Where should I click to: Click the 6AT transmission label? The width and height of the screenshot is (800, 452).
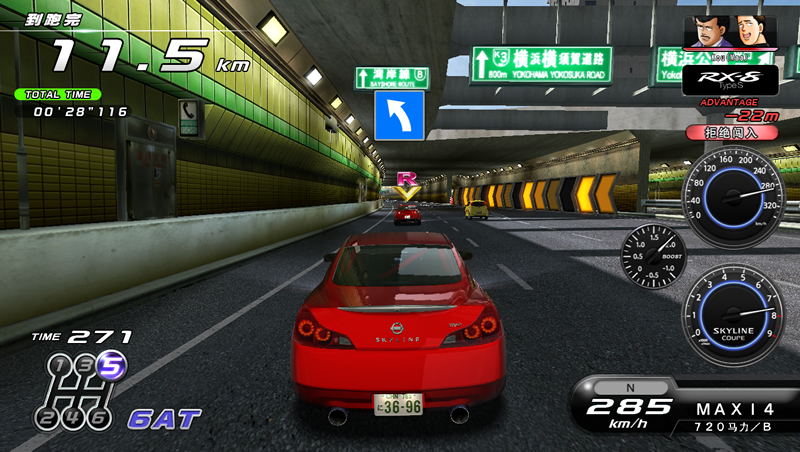click(163, 418)
